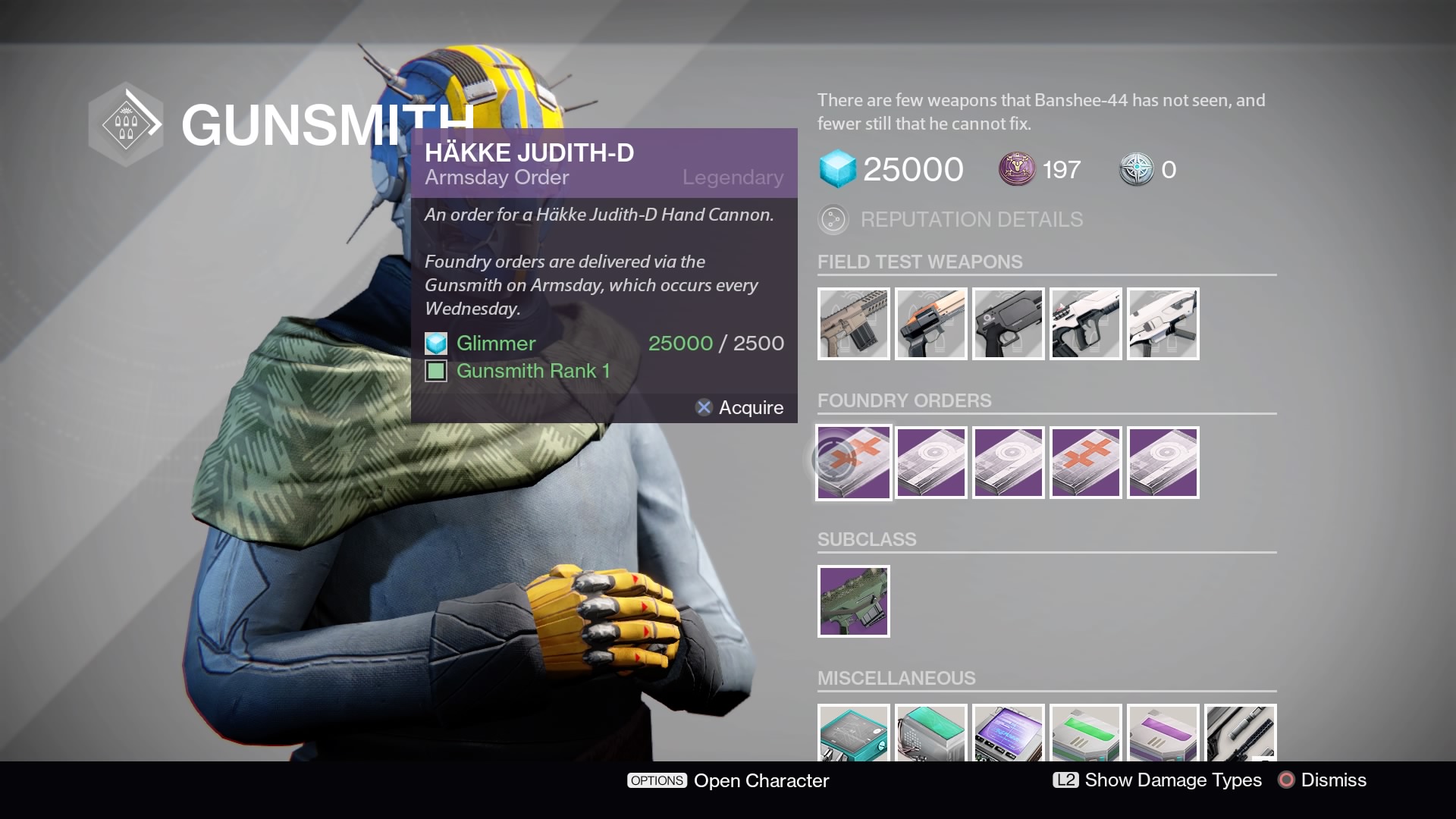Open the second Foundry Orders item
The image size is (1456, 819).
[x=930, y=462]
